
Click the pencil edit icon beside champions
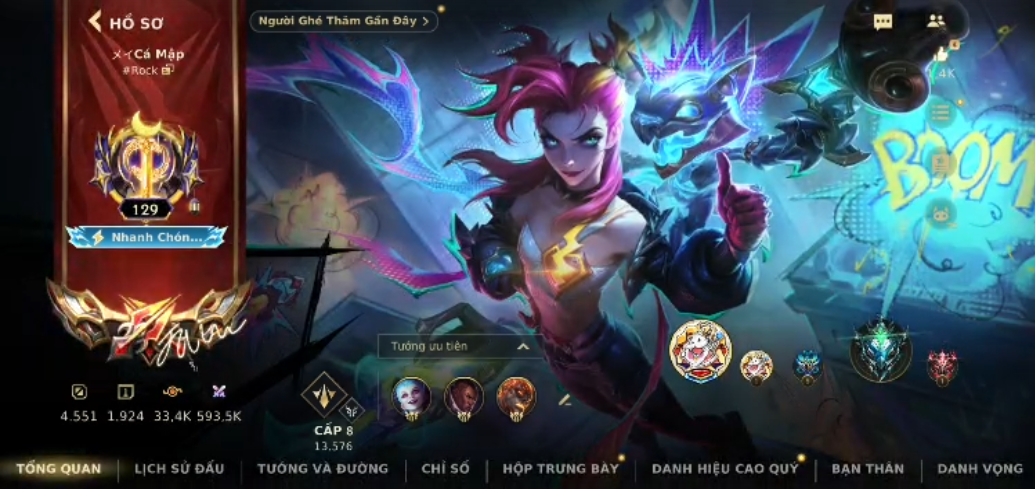point(565,399)
